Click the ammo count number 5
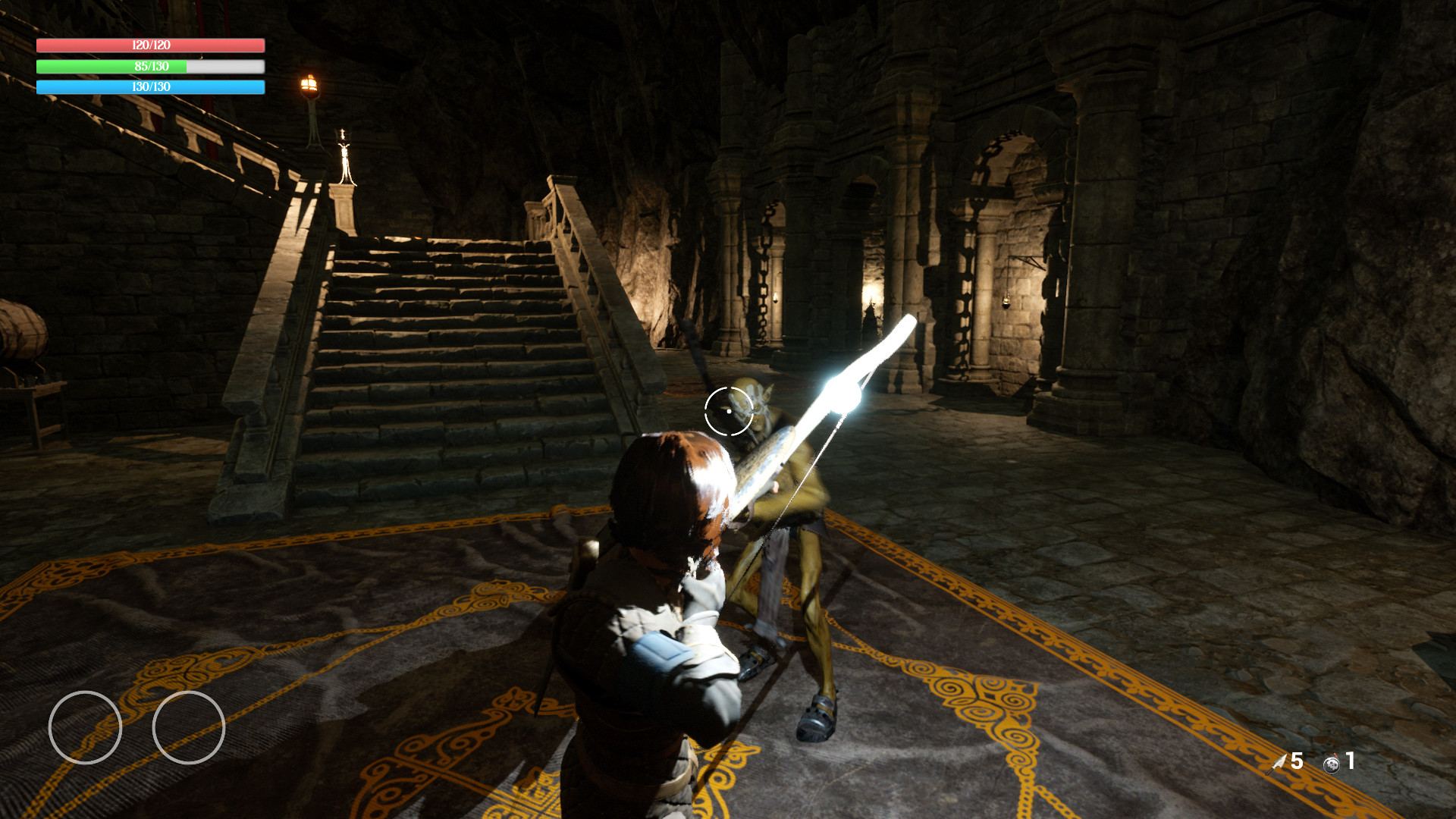 (x=1297, y=761)
